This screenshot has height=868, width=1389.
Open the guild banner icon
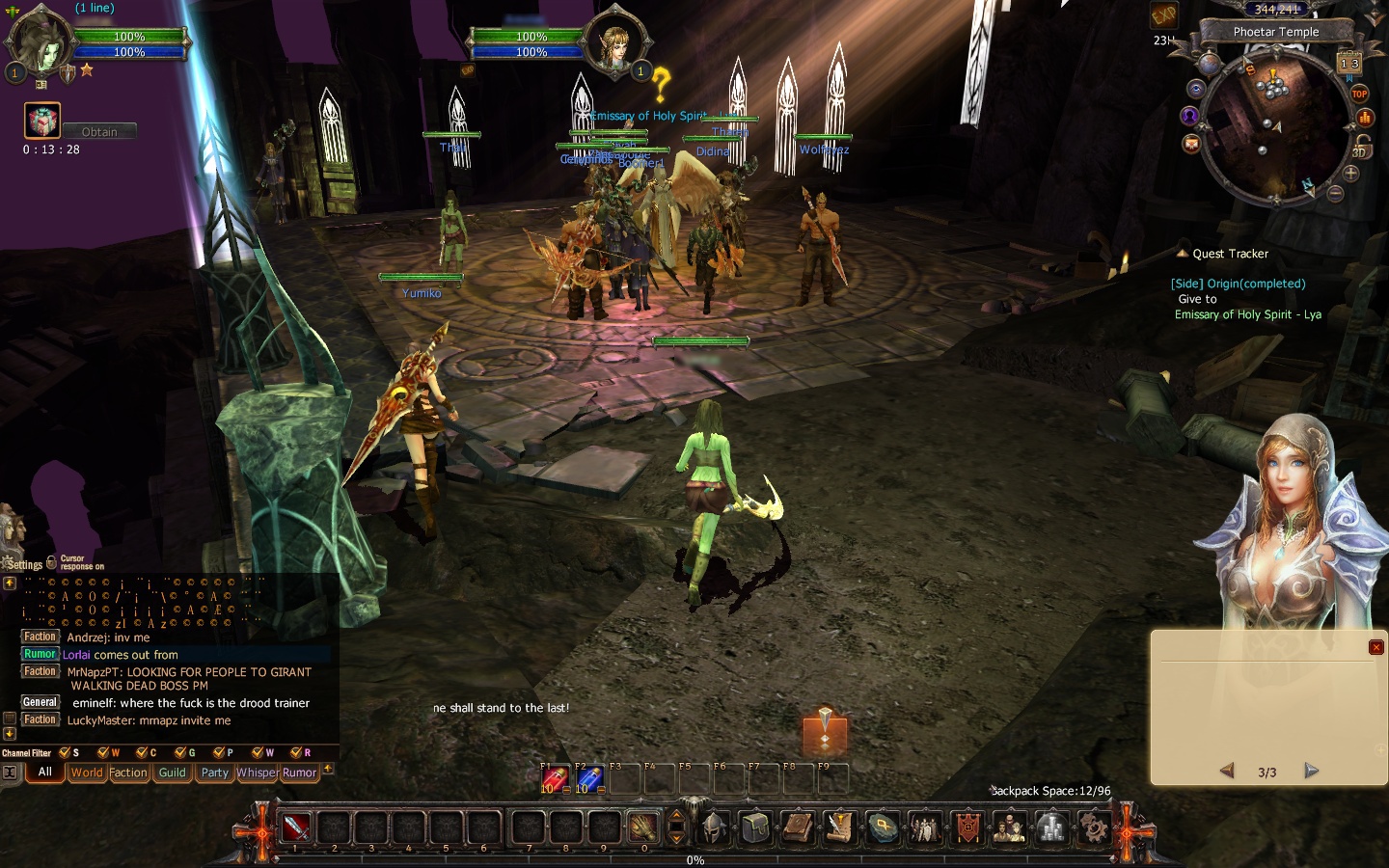[x=967, y=827]
